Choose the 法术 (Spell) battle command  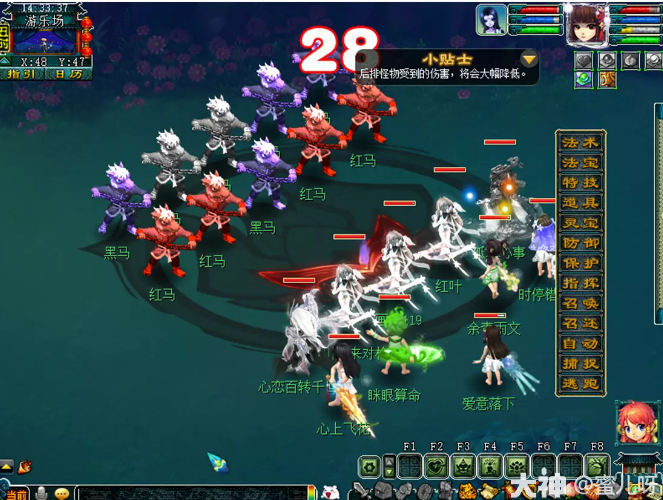click(x=580, y=143)
